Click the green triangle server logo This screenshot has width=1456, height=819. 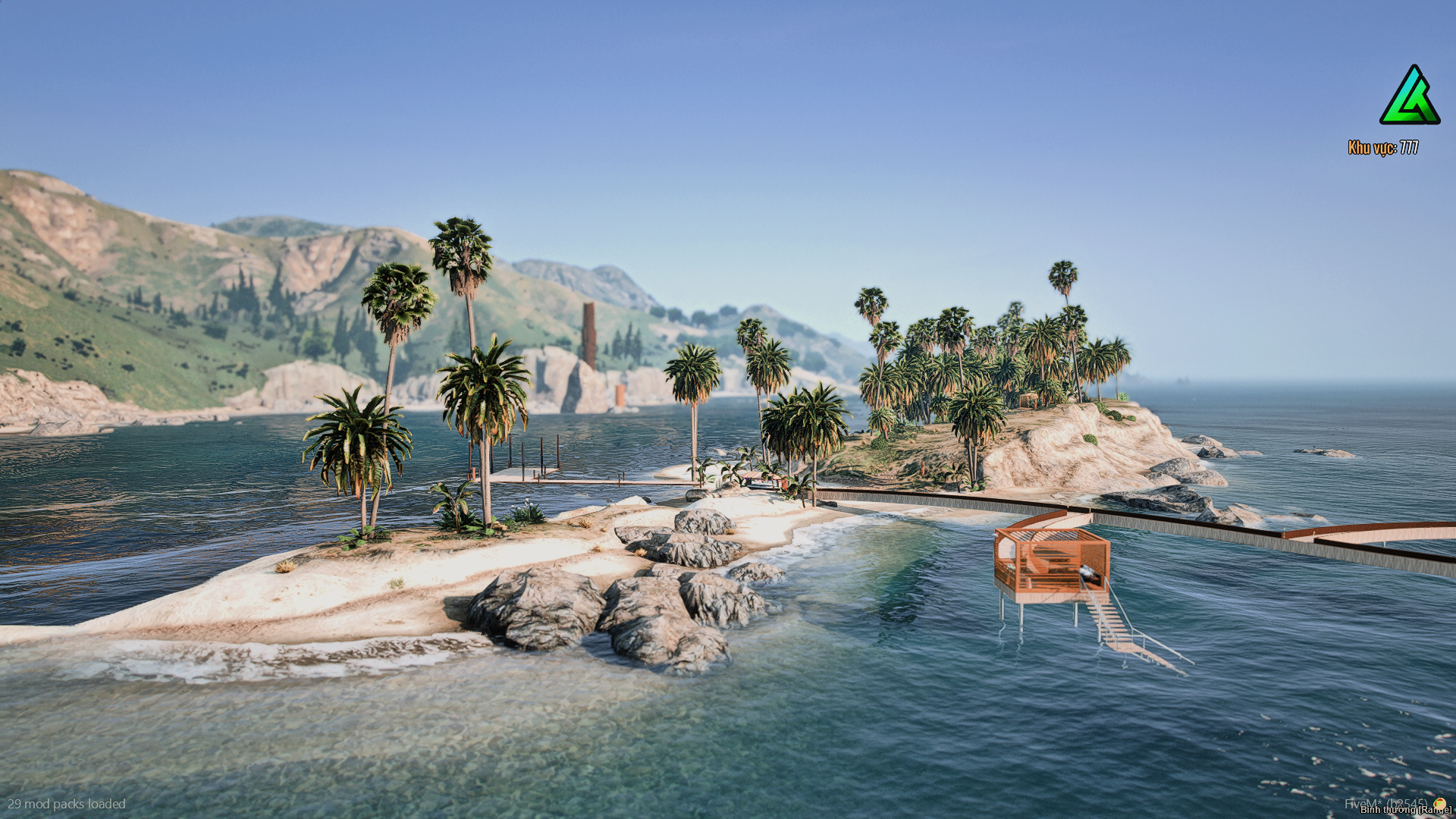(x=1409, y=96)
